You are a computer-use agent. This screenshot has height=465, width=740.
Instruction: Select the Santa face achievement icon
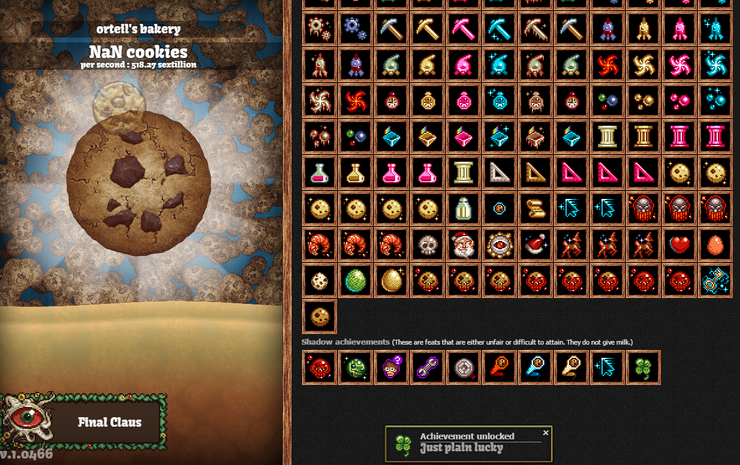tap(462, 244)
